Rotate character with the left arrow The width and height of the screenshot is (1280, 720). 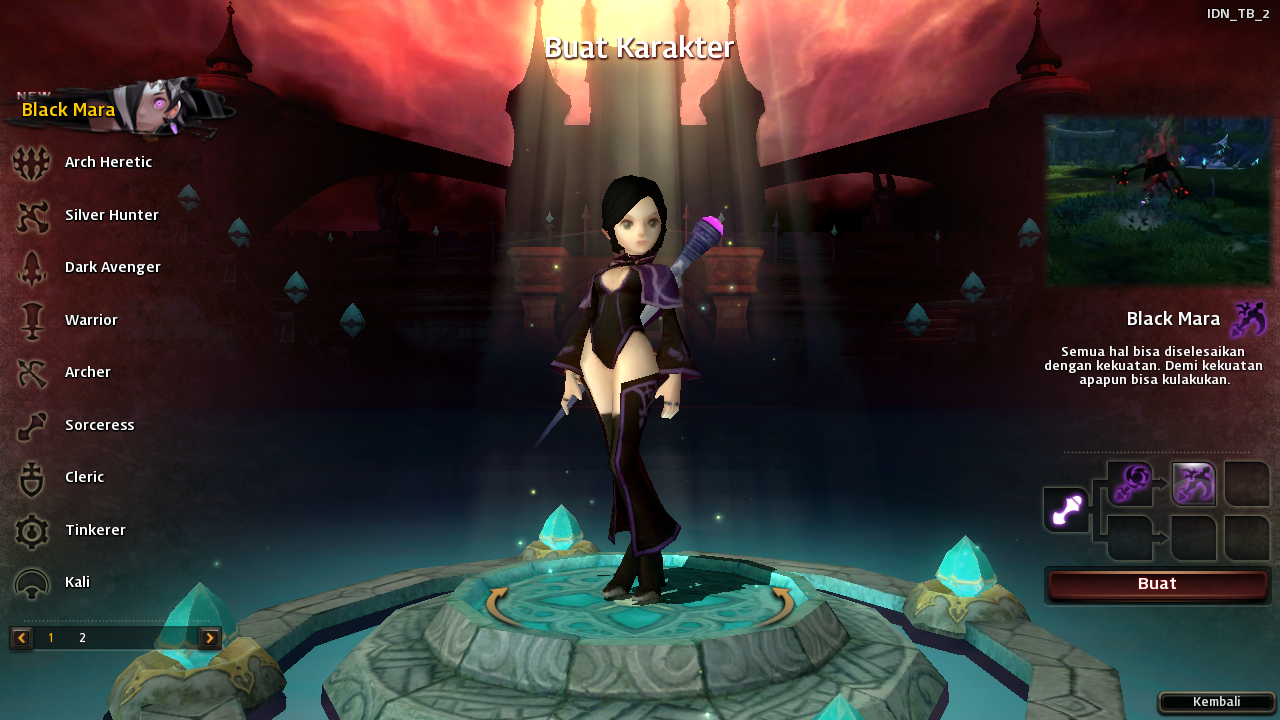(496, 606)
